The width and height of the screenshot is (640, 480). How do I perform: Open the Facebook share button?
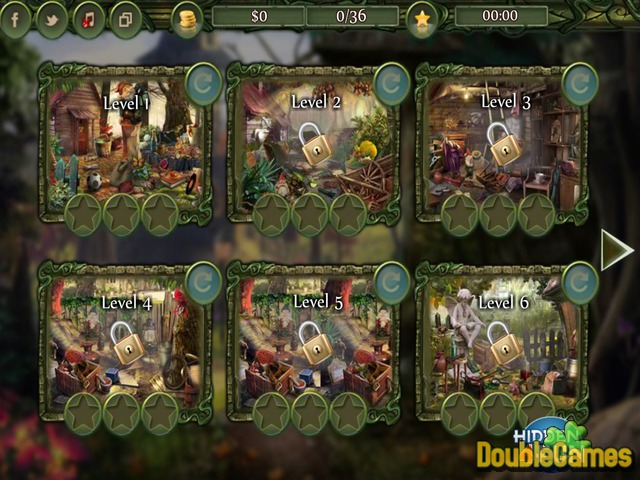click(x=16, y=19)
